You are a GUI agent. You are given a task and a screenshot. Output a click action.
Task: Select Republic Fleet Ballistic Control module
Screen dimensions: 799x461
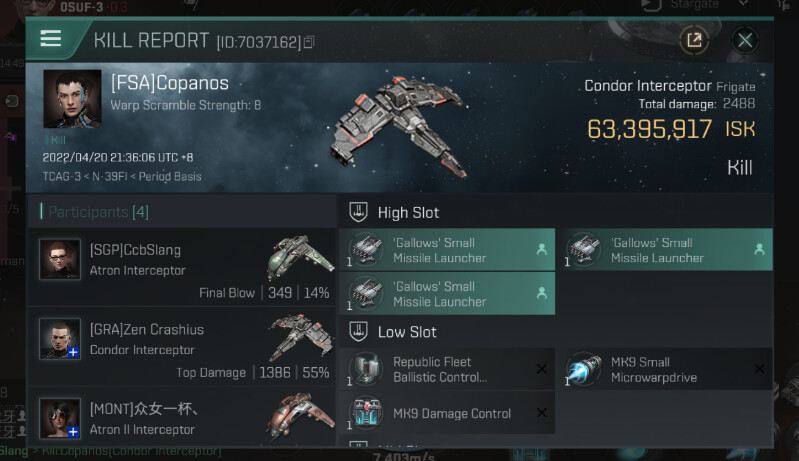[x=446, y=370]
